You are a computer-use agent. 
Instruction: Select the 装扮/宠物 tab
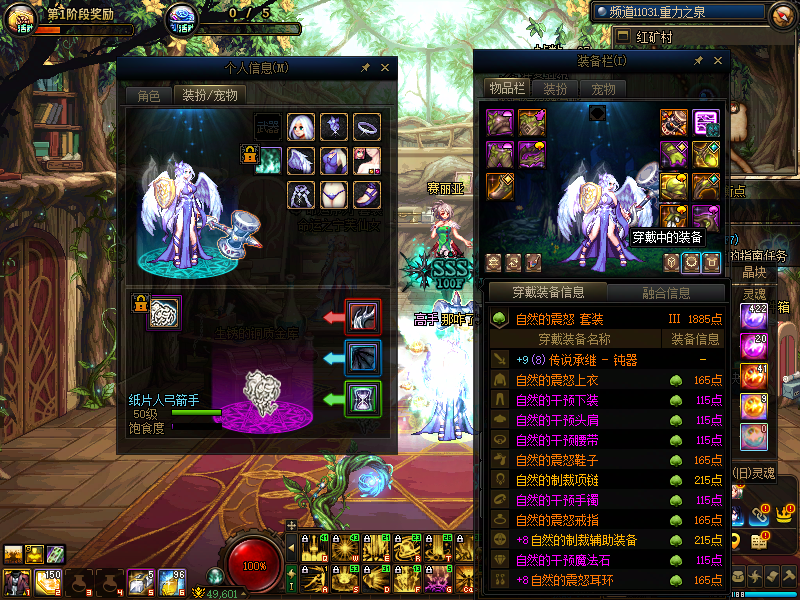click(x=209, y=96)
